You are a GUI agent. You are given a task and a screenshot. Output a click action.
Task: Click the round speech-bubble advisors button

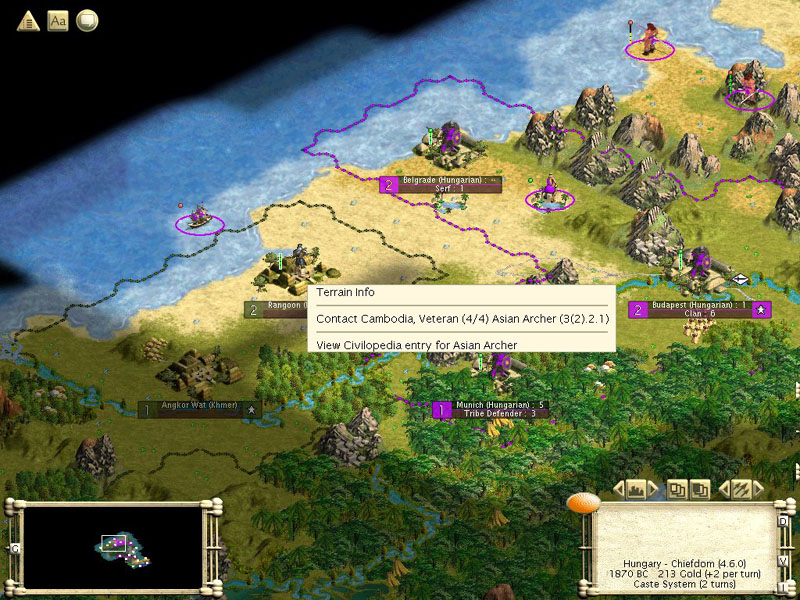(87, 21)
